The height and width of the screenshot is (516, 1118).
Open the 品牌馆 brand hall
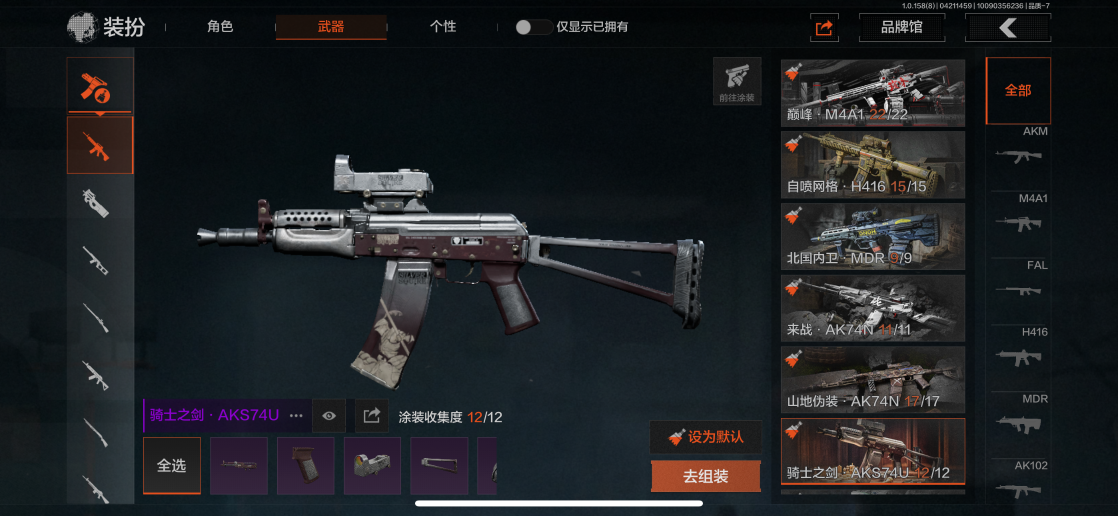[901, 28]
